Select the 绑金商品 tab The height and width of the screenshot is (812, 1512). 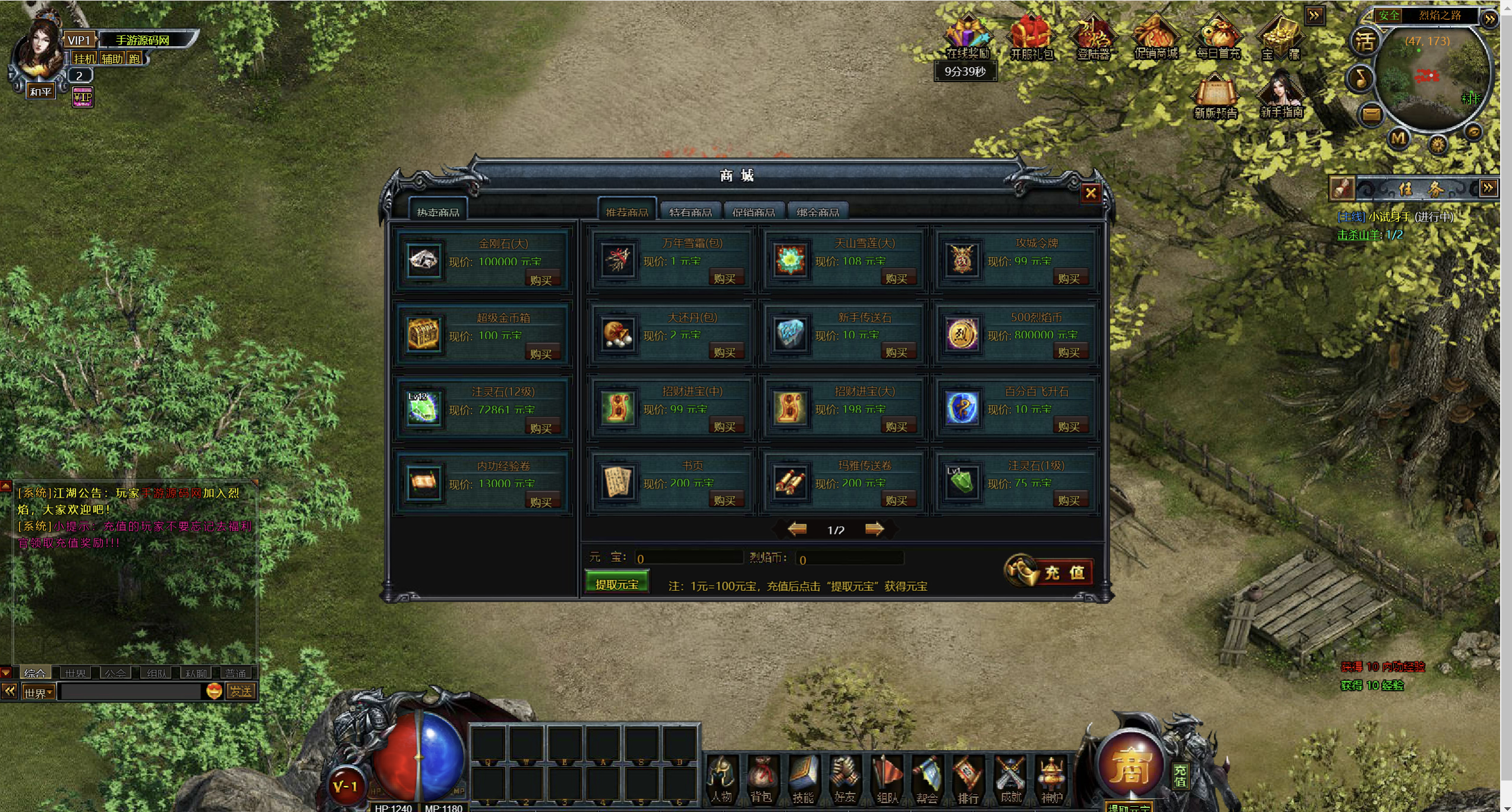tap(818, 212)
